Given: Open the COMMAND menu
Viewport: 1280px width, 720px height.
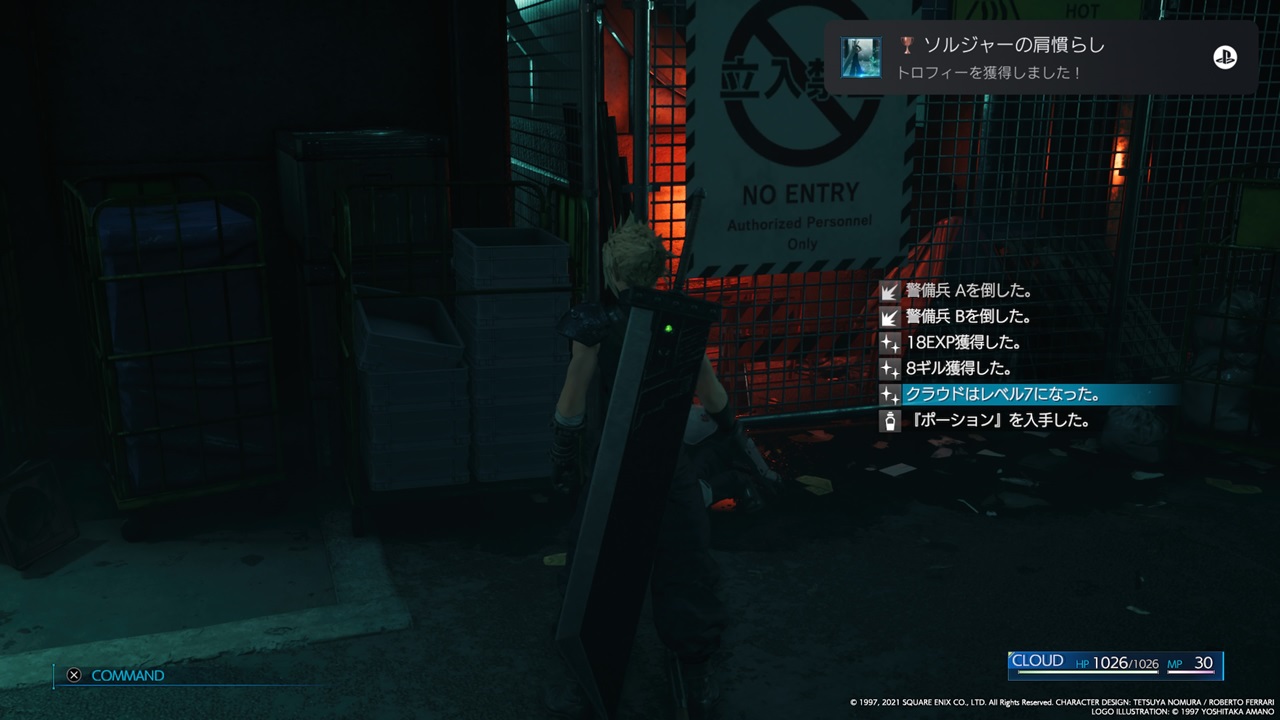Looking at the screenshot, I should click(128, 675).
